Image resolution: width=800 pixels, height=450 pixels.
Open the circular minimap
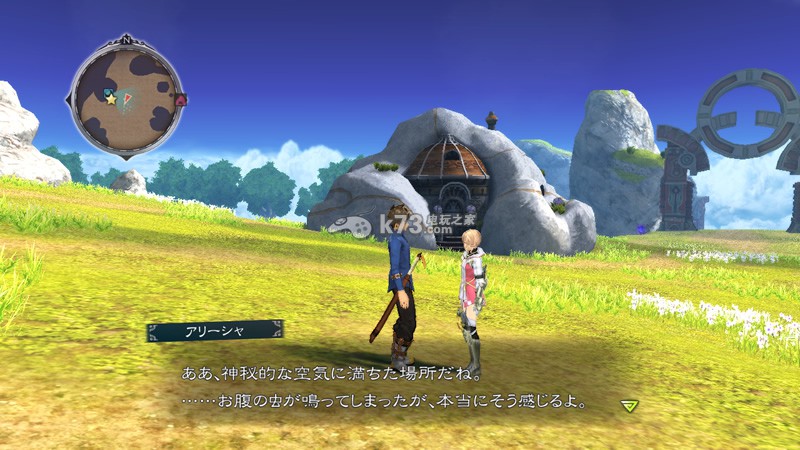coord(127,99)
